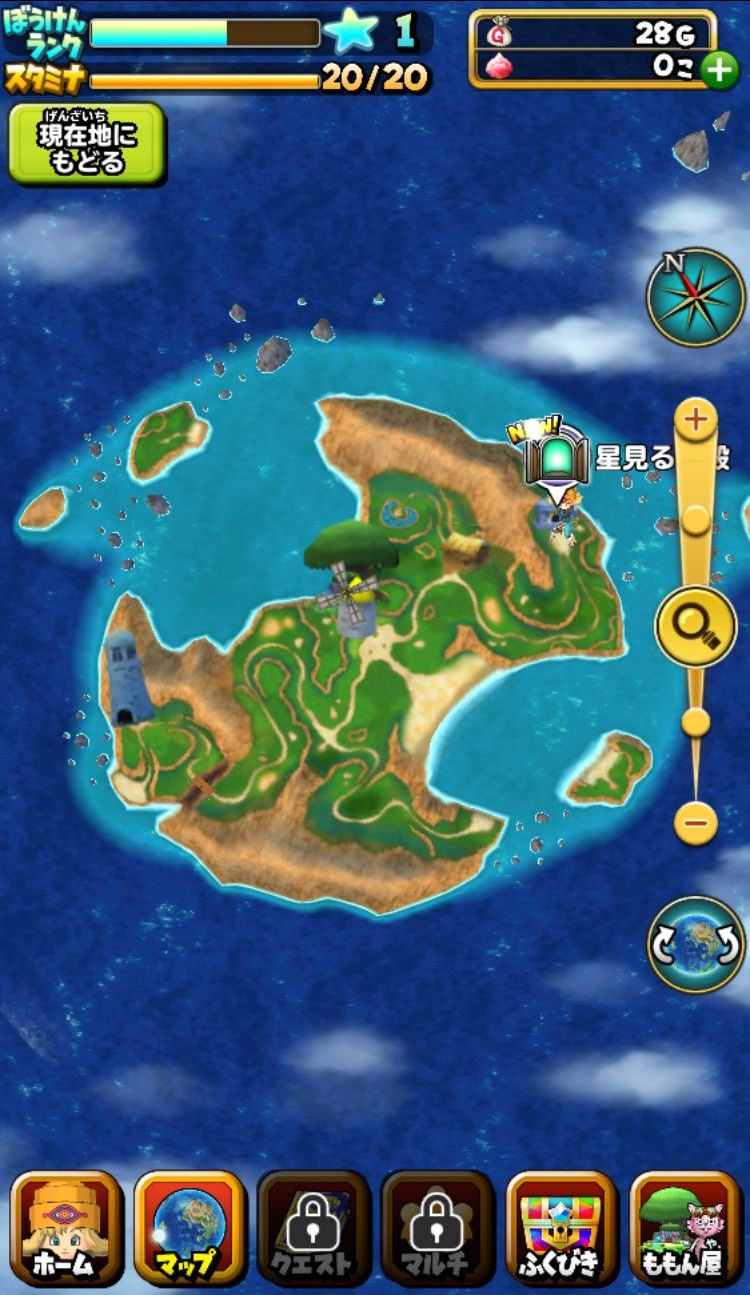
Task: Click the magnifying glass zoom handle
Action: pos(696,627)
